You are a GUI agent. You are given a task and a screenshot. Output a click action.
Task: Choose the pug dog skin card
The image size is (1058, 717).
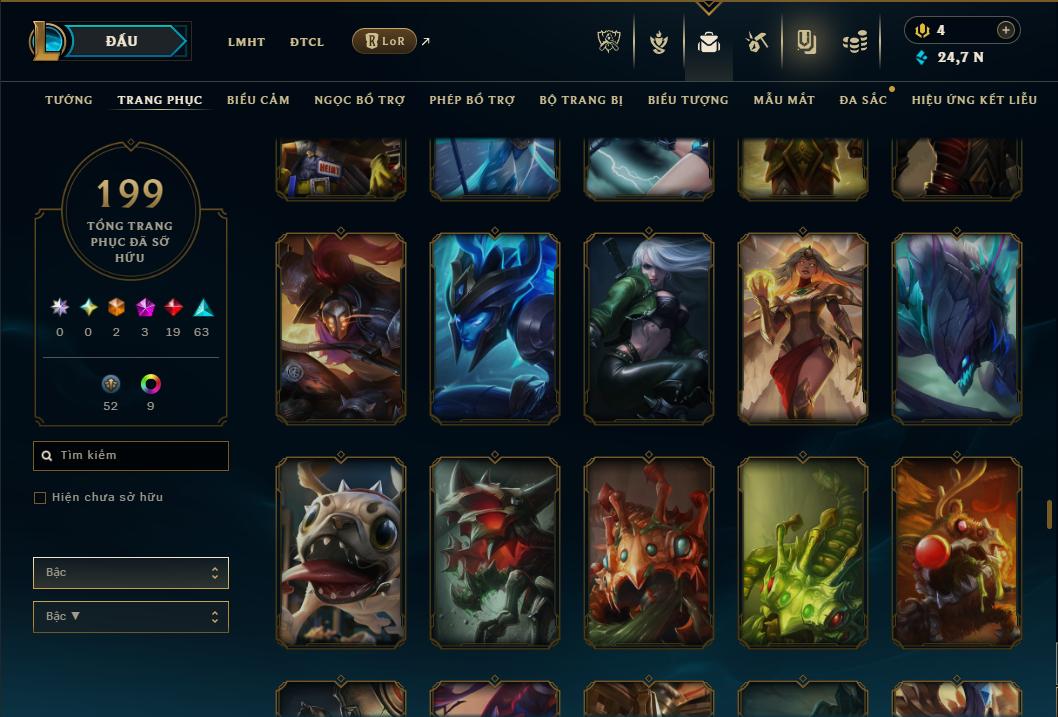[x=341, y=552]
